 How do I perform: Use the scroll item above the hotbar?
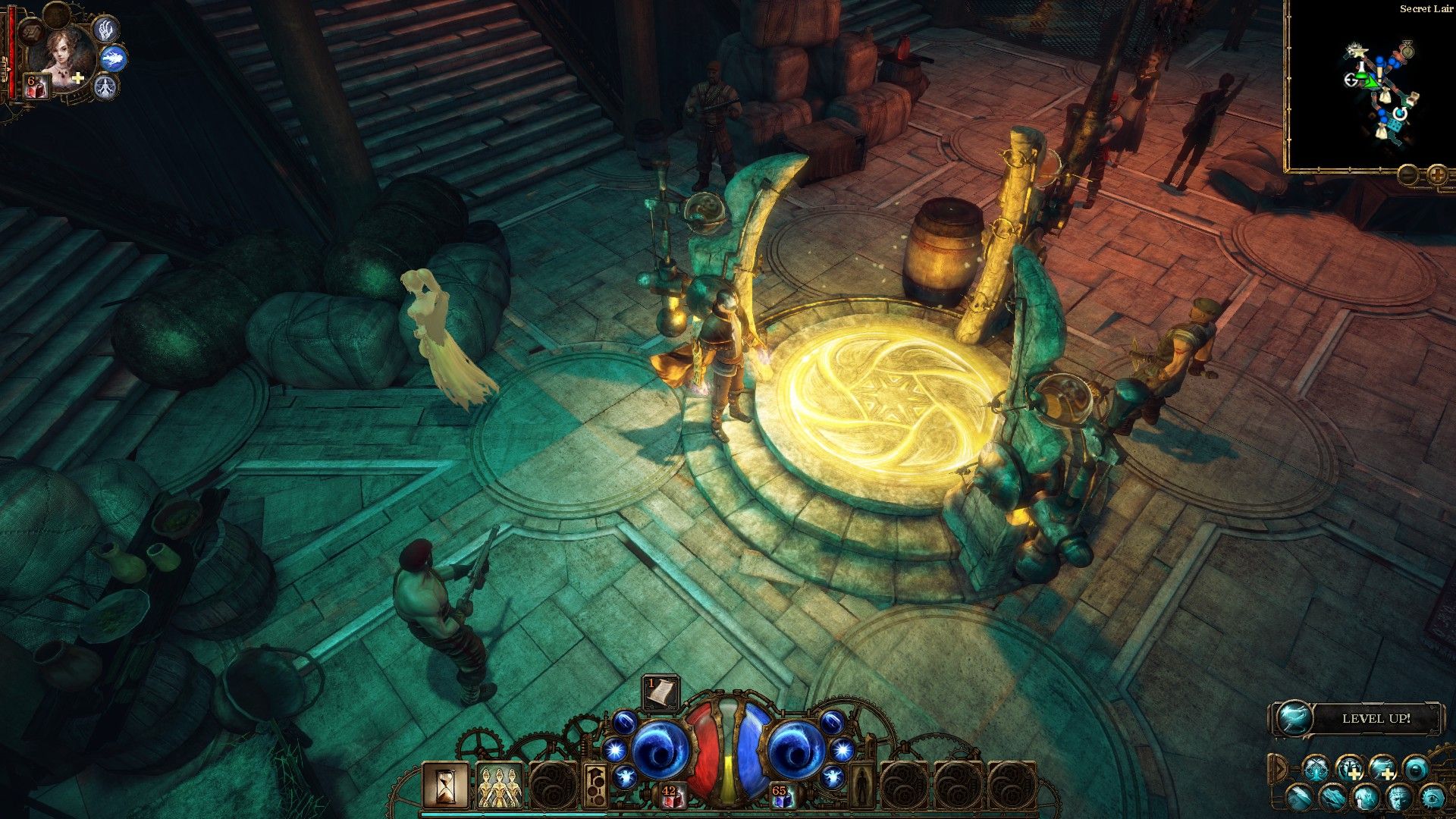click(660, 693)
